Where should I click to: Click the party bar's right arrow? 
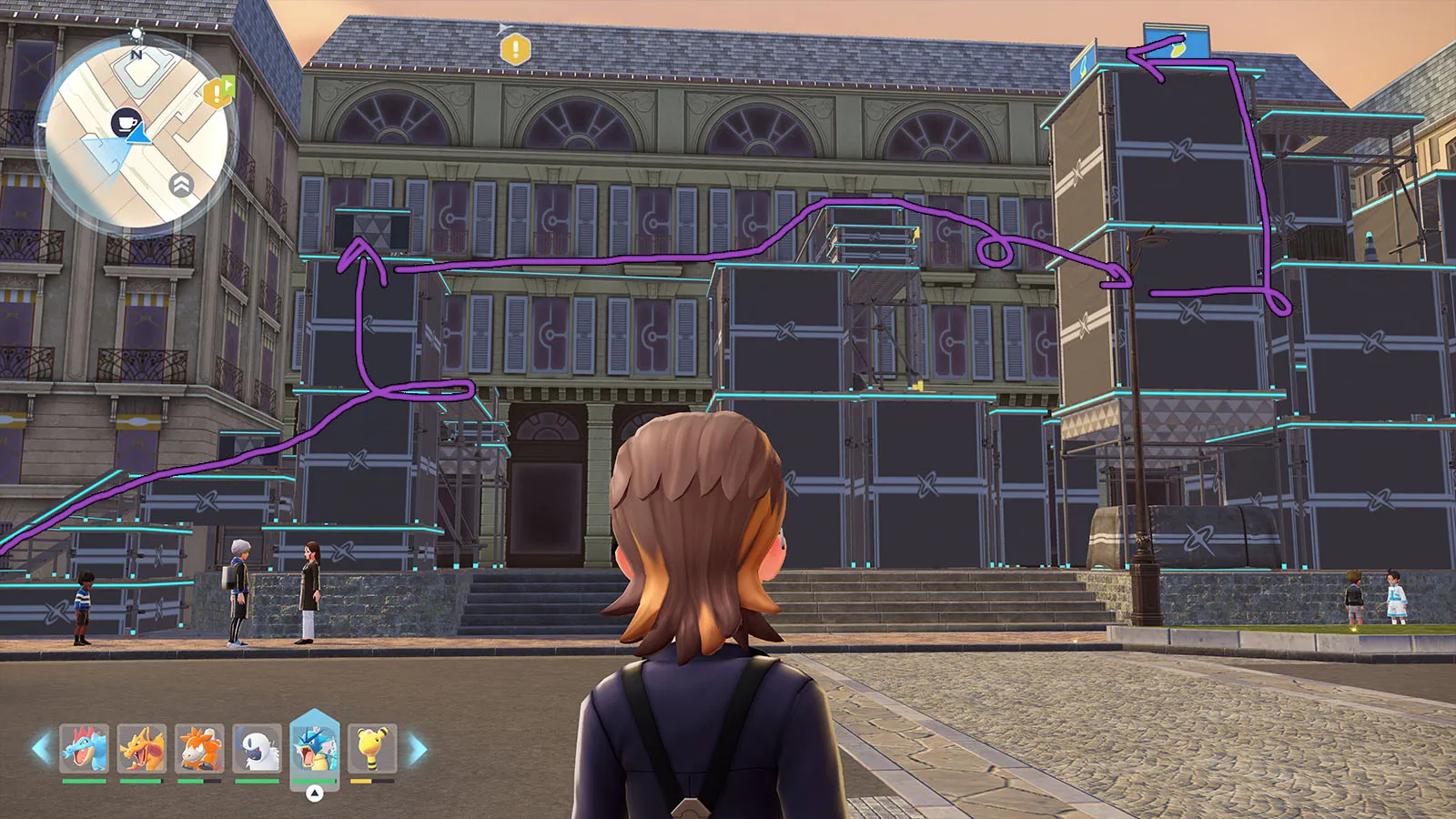pyautogui.click(x=418, y=749)
